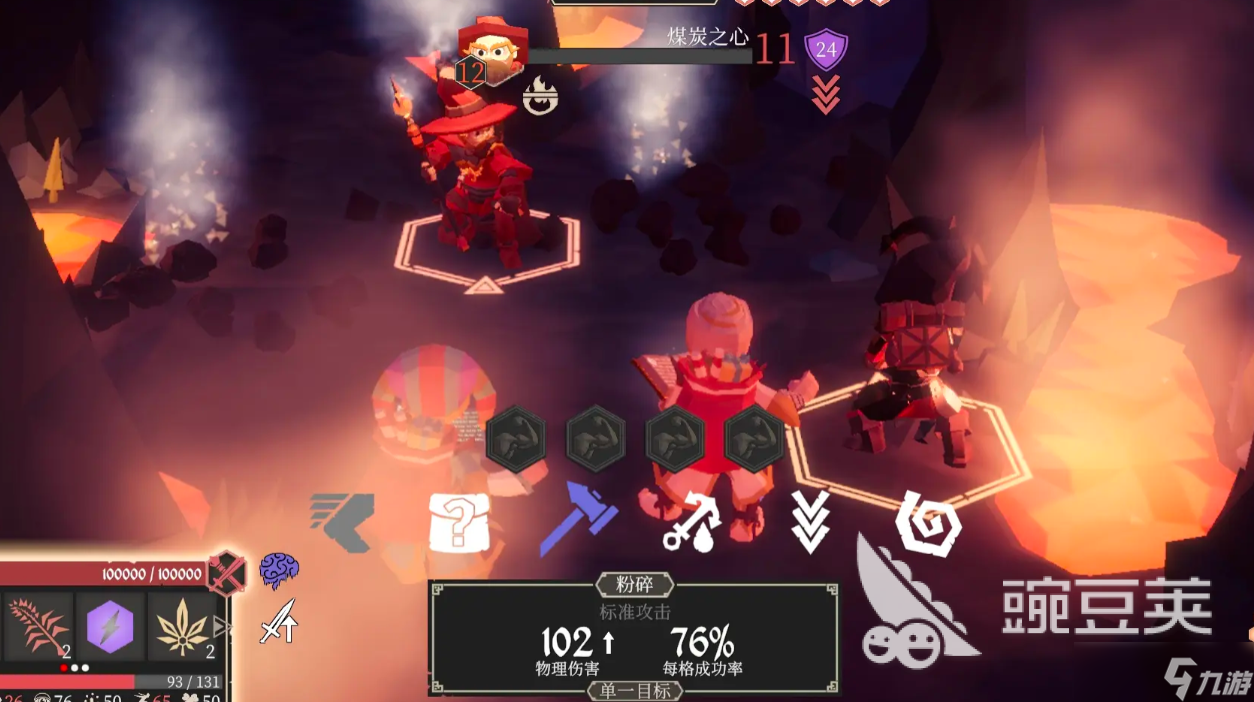Select the blue hammer Crush attack

(x=578, y=518)
